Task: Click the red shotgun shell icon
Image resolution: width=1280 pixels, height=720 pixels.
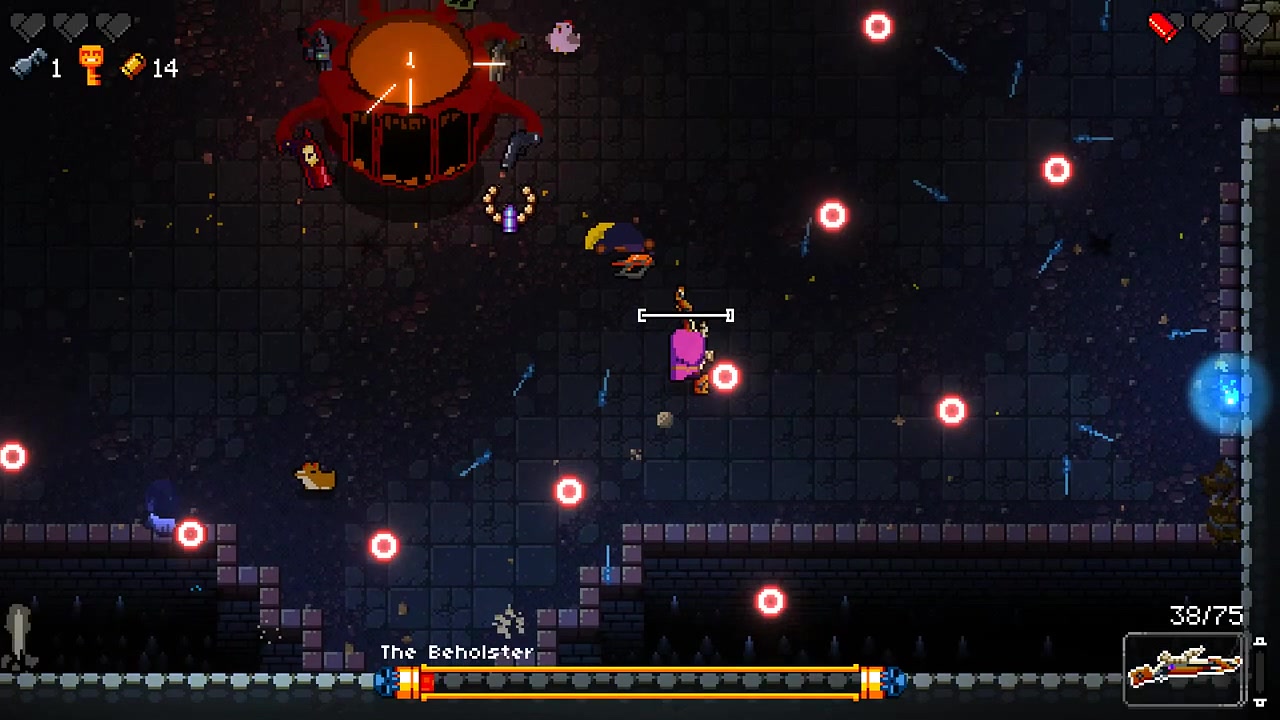Action: tap(1163, 27)
